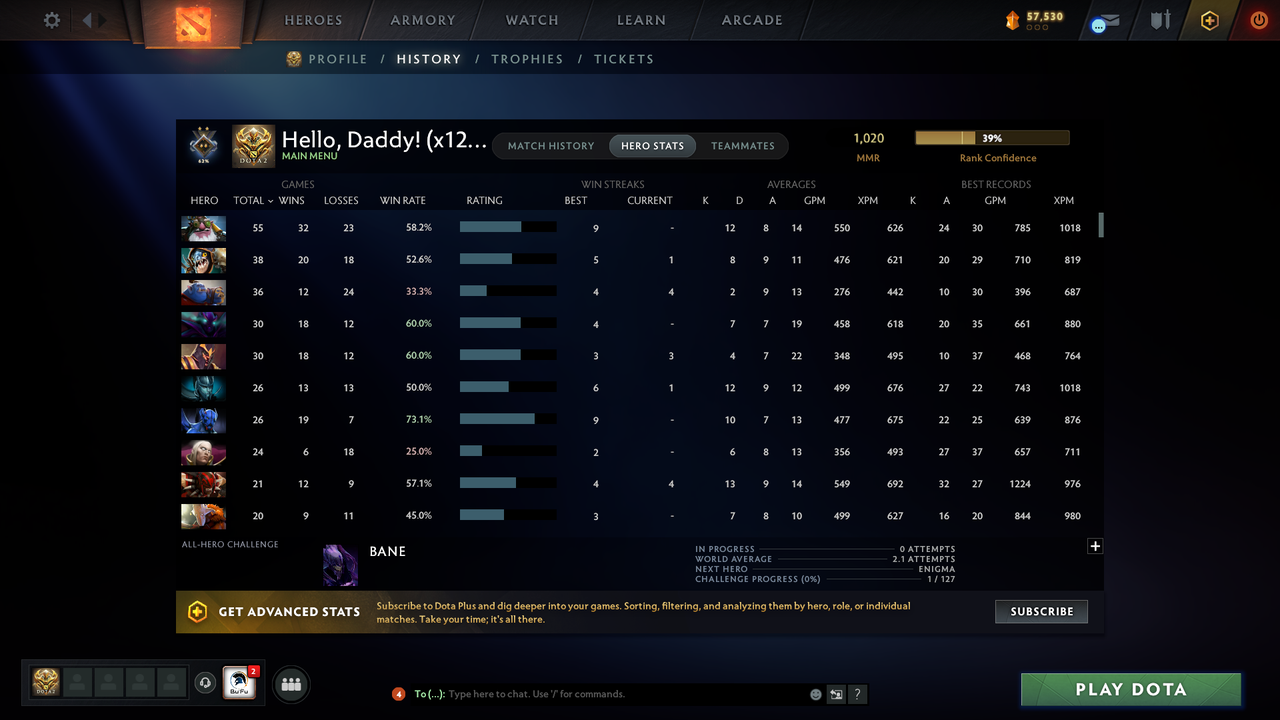
Task: Select the BuFu friend avatar with notification badge
Action: [x=238, y=682]
